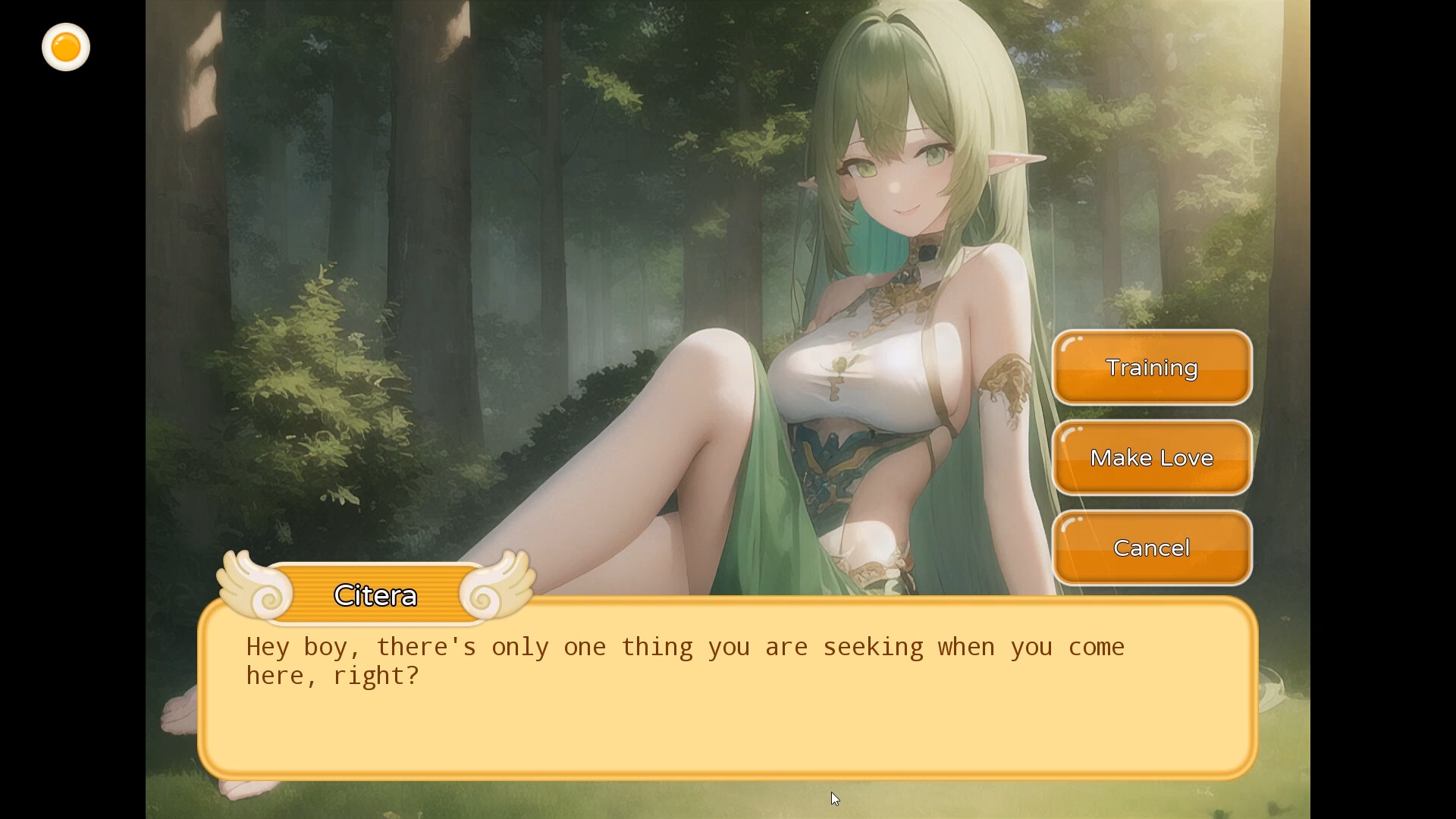Choose the Training option
Viewport: 1456px width, 819px height.
coord(1152,368)
